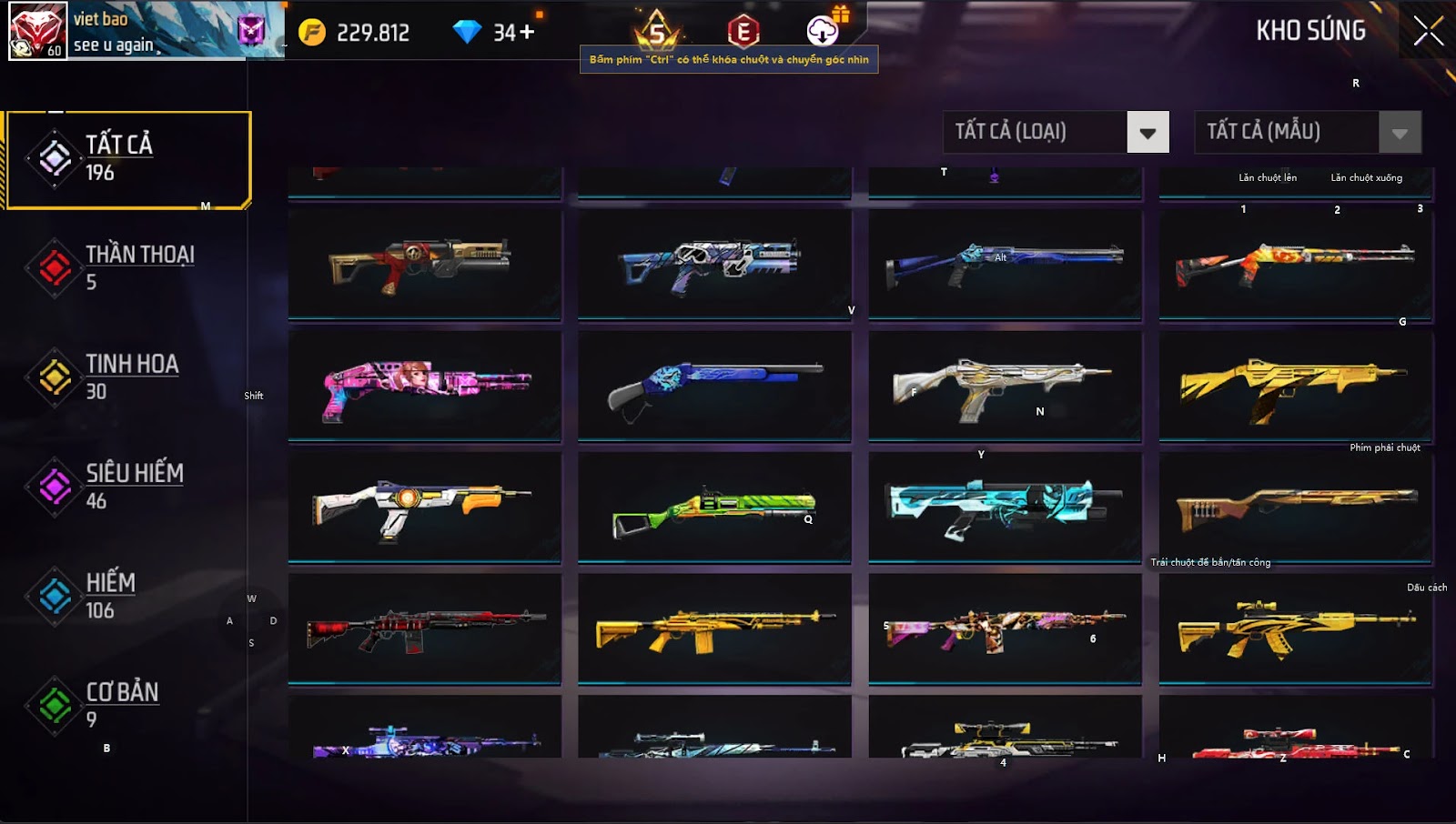Add more diamonds via the plus sign
The image size is (1456, 824).
tap(527, 33)
